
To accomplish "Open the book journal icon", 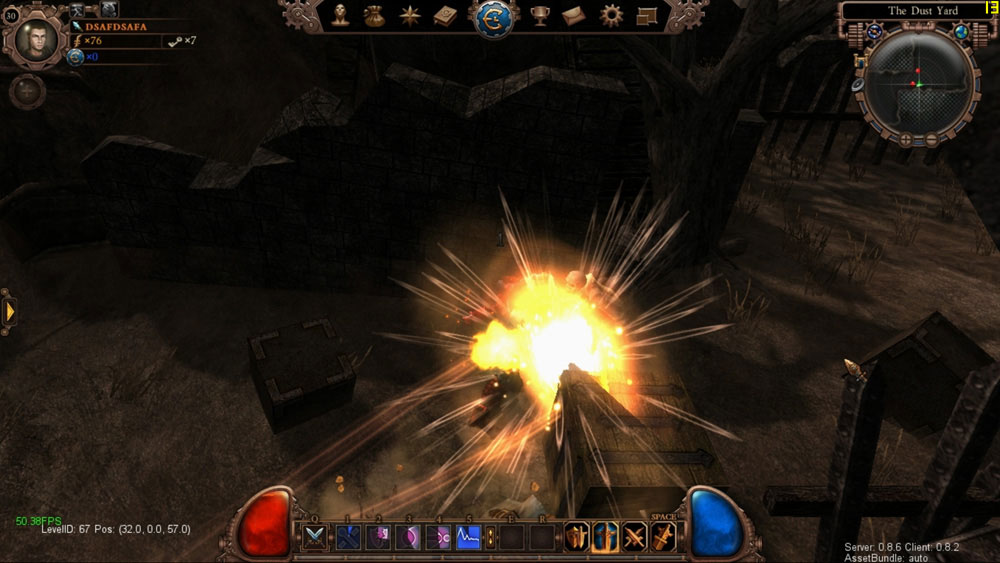I will tap(445, 15).
